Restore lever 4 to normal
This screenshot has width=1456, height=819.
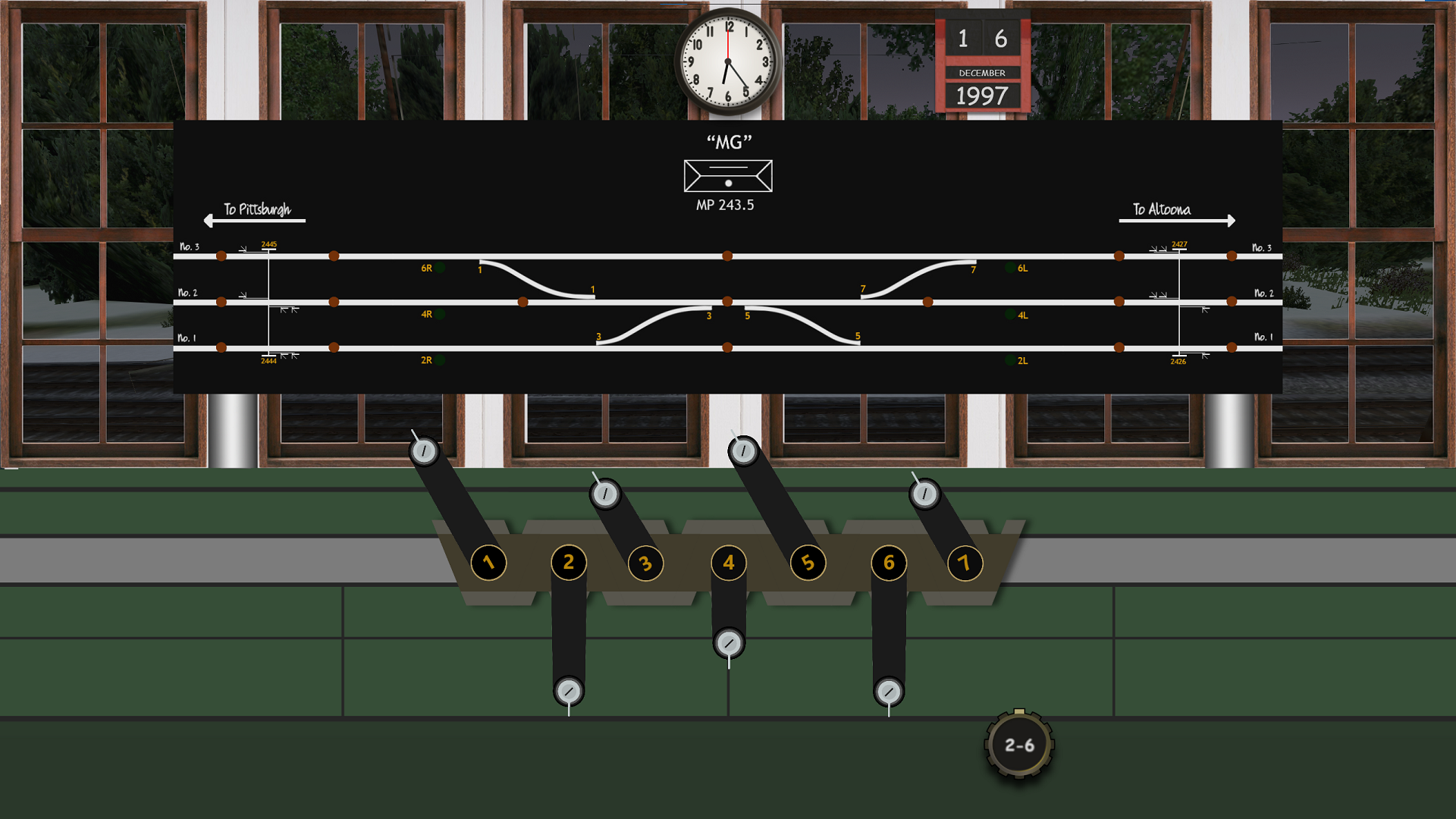click(x=728, y=642)
